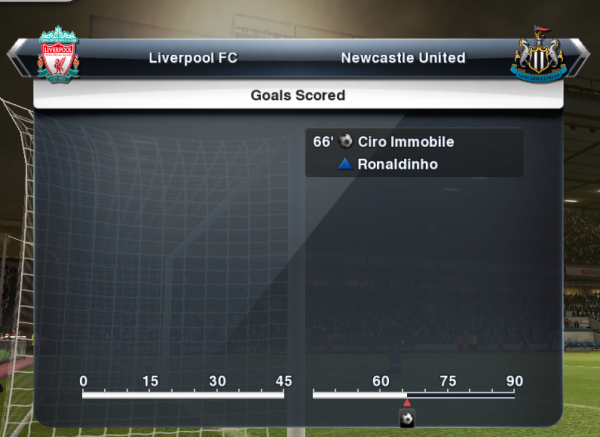Click the goal ball marker on the timeline
Screen dimensions: 600x437
[407, 417]
